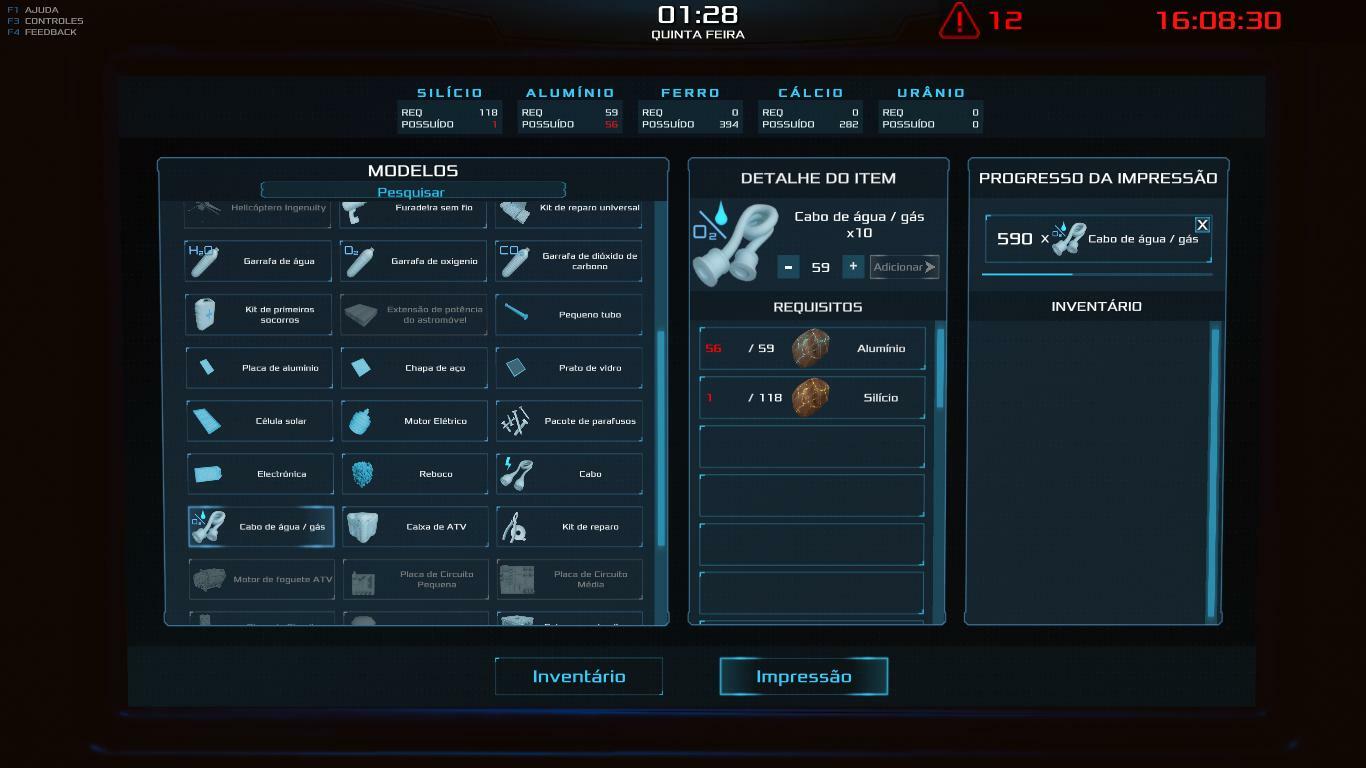Choose the Garrafa de oxigenio model
Image resolution: width=1366 pixels, height=768 pixels.
tap(414, 262)
